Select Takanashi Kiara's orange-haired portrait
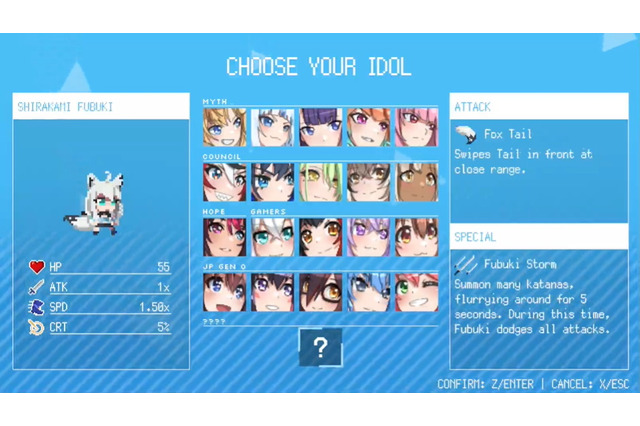This screenshot has height=426, width=640. (x=368, y=128)
